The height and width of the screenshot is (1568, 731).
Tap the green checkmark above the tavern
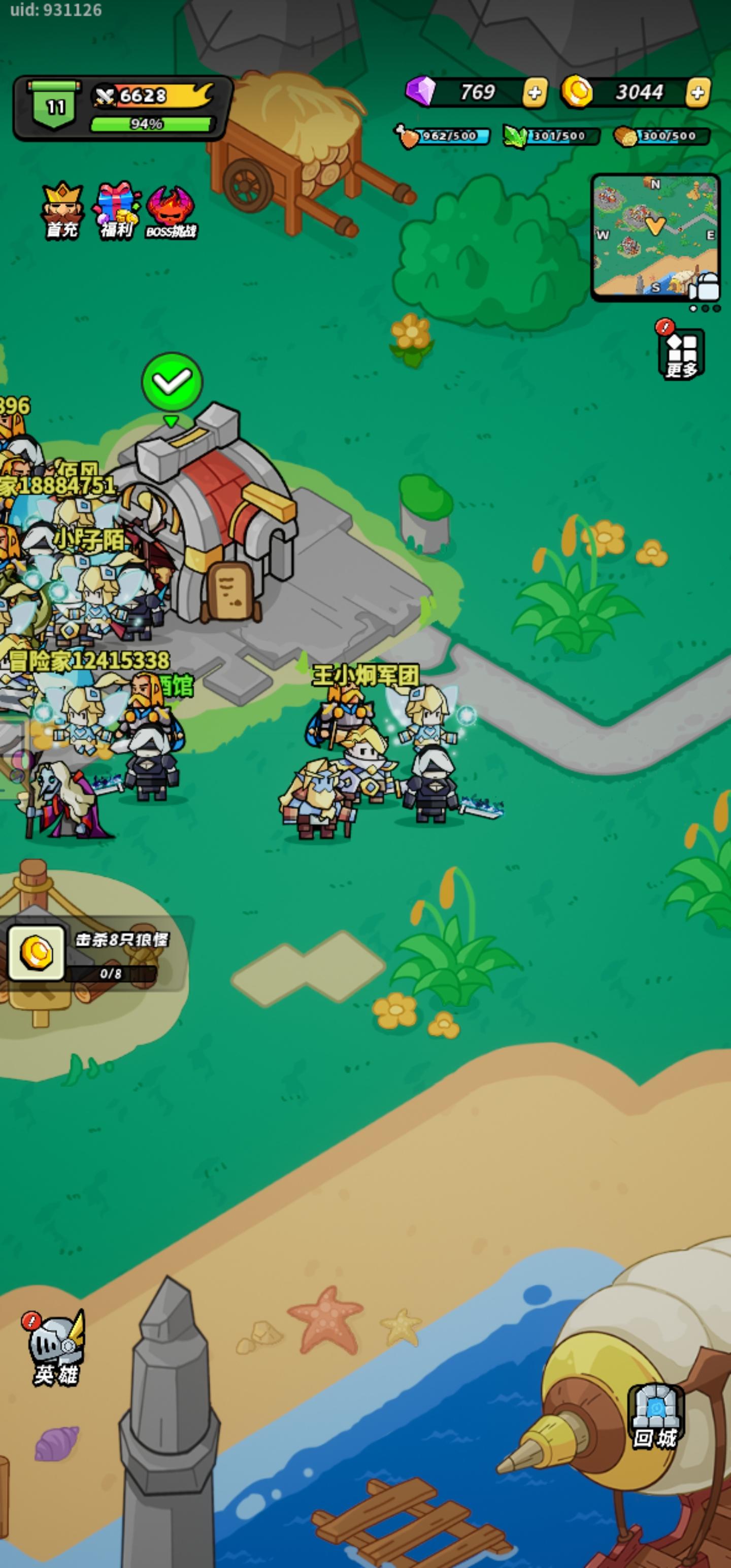(x=172, y=382)
